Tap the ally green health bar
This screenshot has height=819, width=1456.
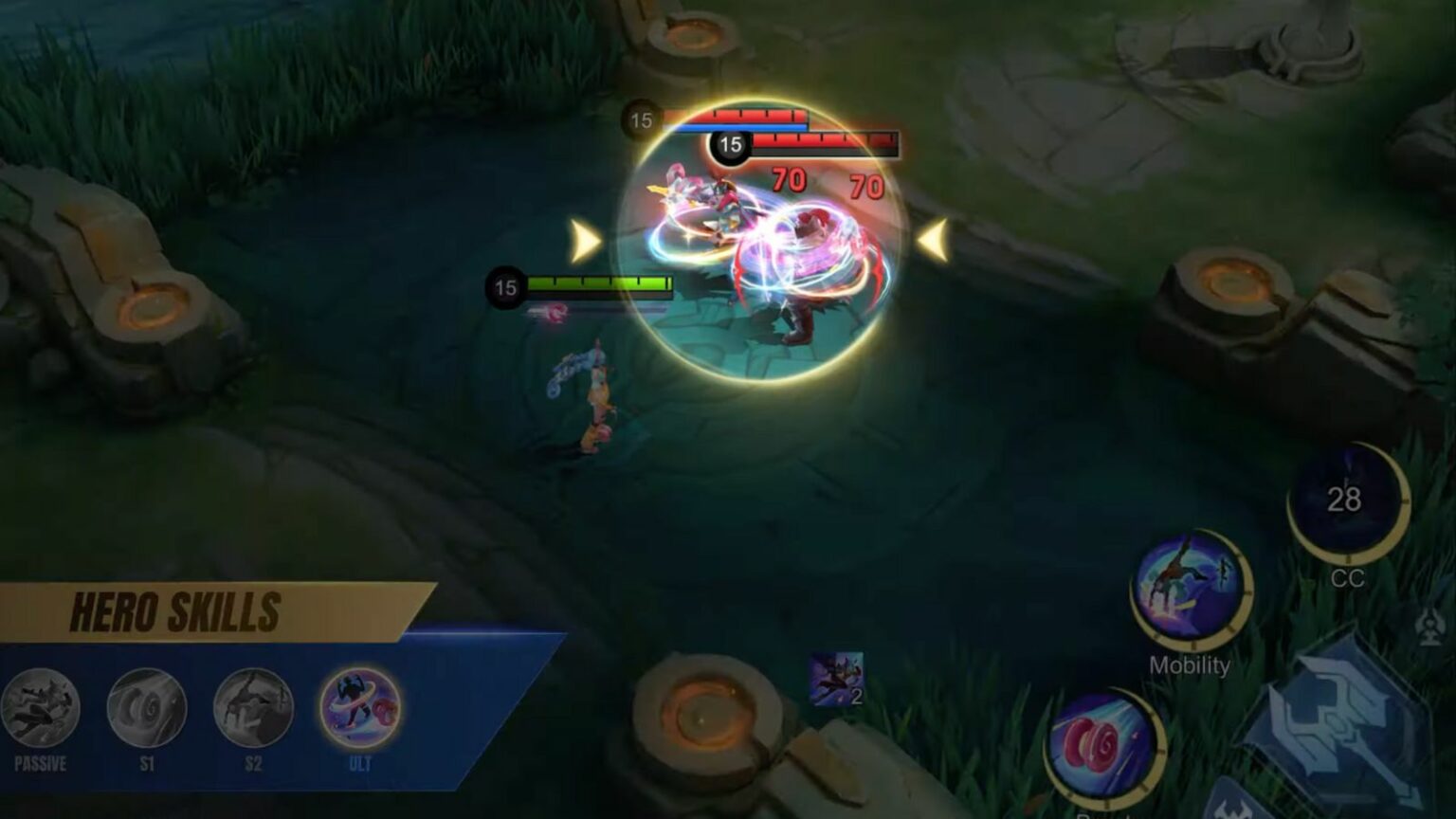tap(598, 282)
